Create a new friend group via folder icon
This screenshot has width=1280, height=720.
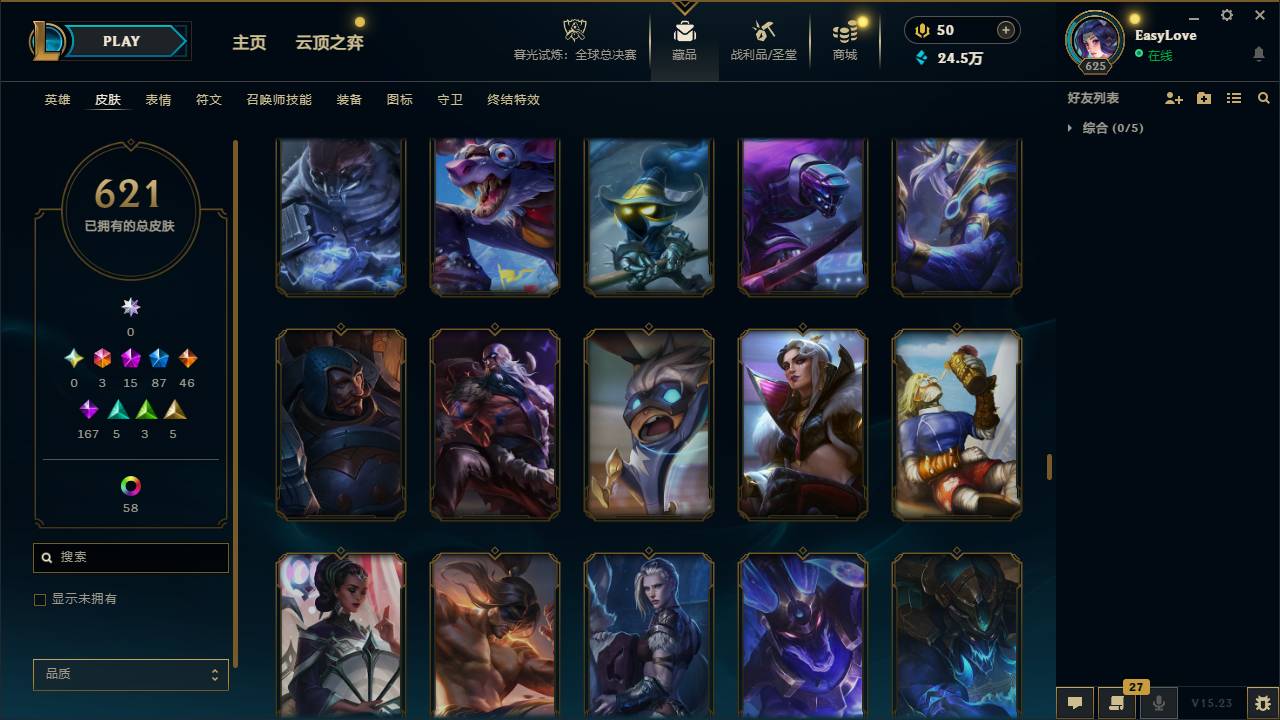pos(1204,98)
